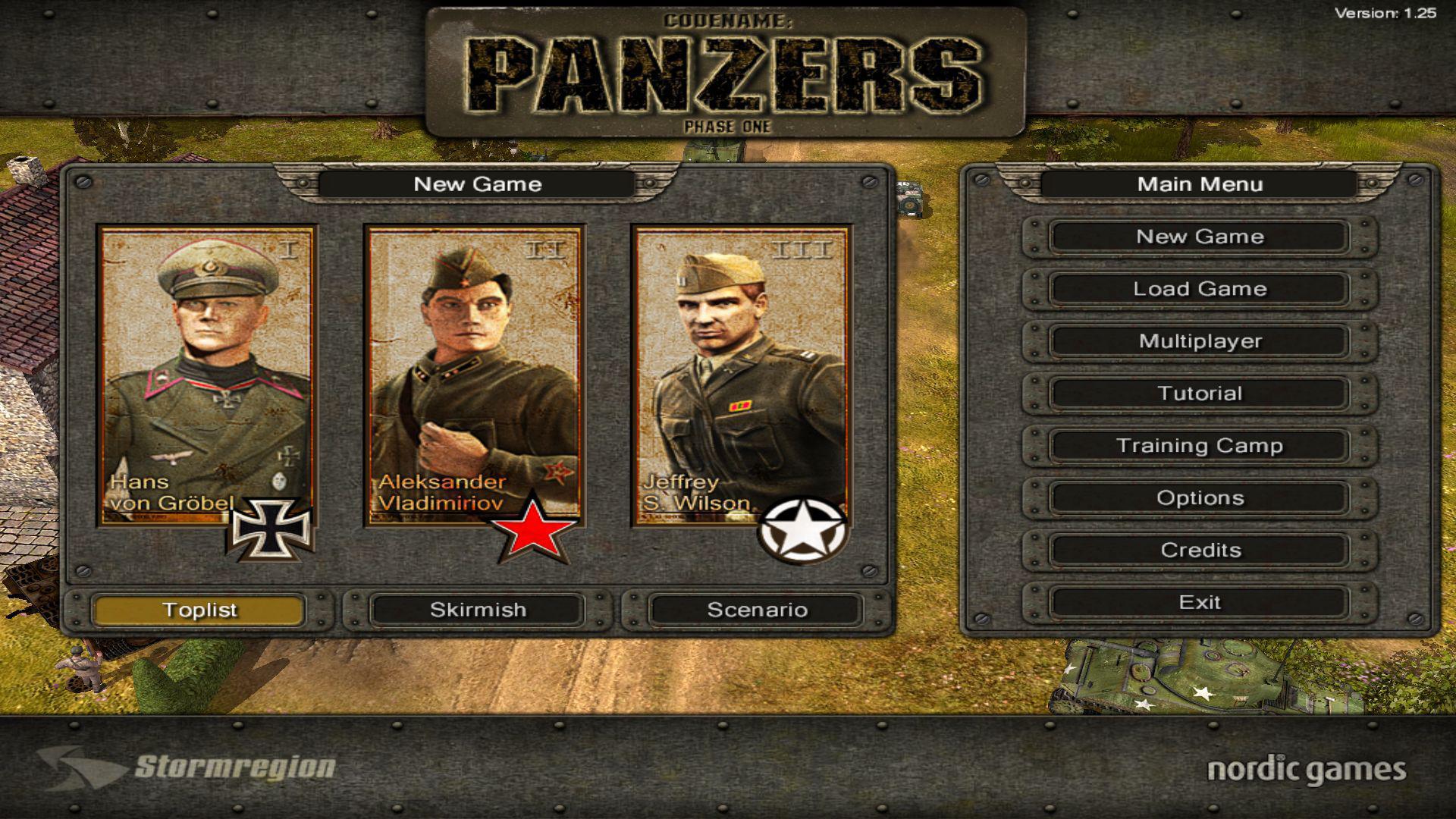Click the Codename Panzers title banner
1456x819 pixels.
[725, 68]
